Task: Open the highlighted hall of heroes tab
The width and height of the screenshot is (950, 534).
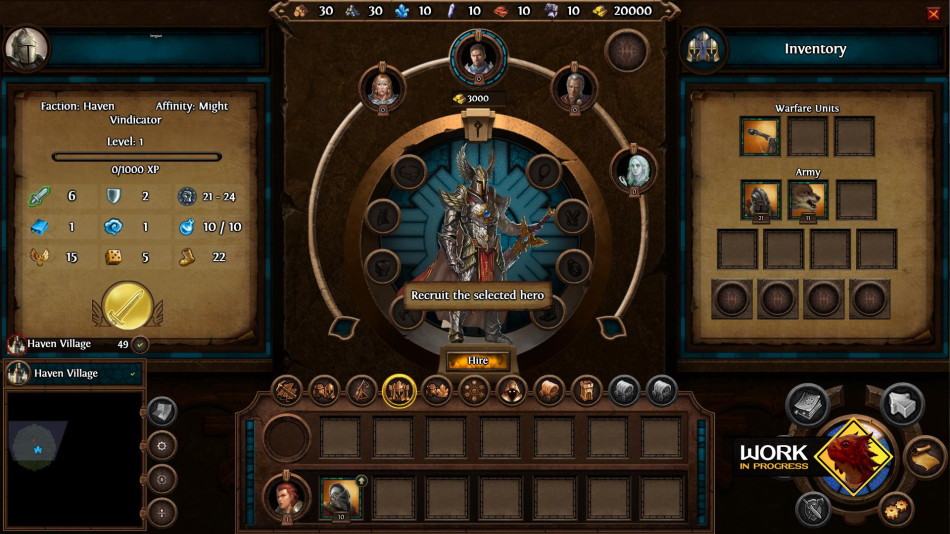Action: (x=399, y=391)
